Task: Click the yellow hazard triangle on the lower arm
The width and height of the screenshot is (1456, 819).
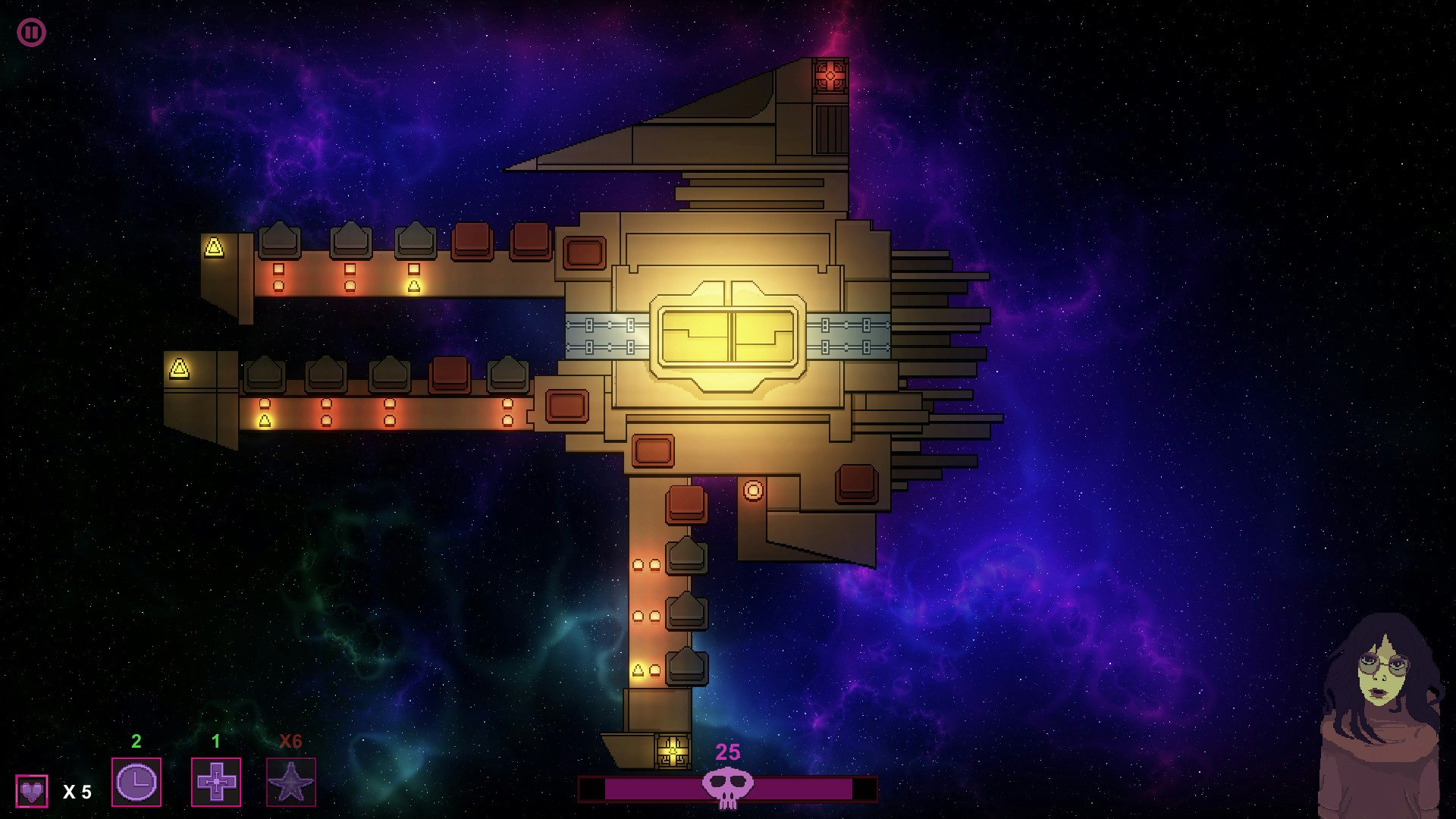Action: [178, 370]
